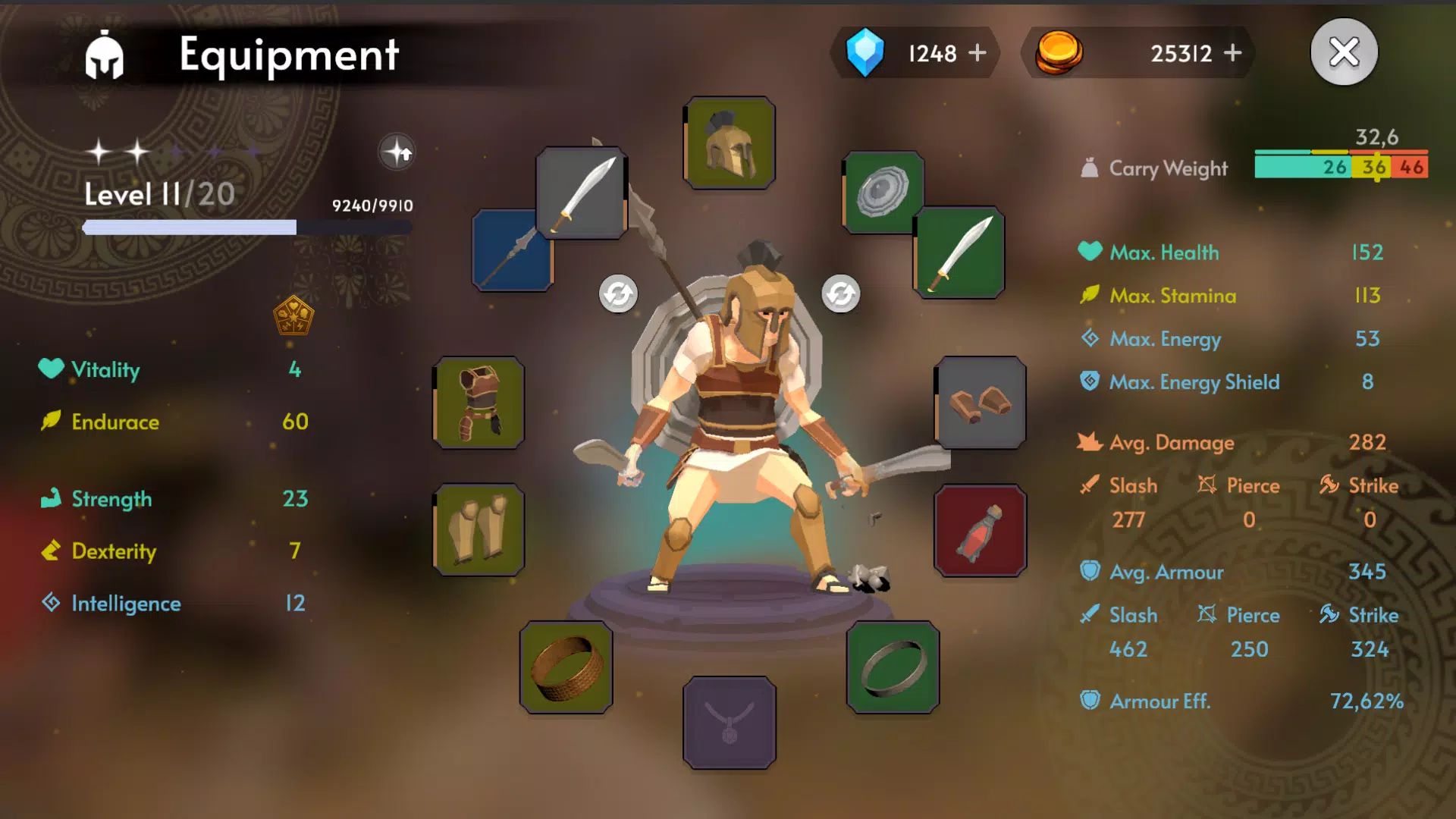Screen dimensions: 1456x819
Task: Open the spear weapon slot
Action: click(512, 250)
